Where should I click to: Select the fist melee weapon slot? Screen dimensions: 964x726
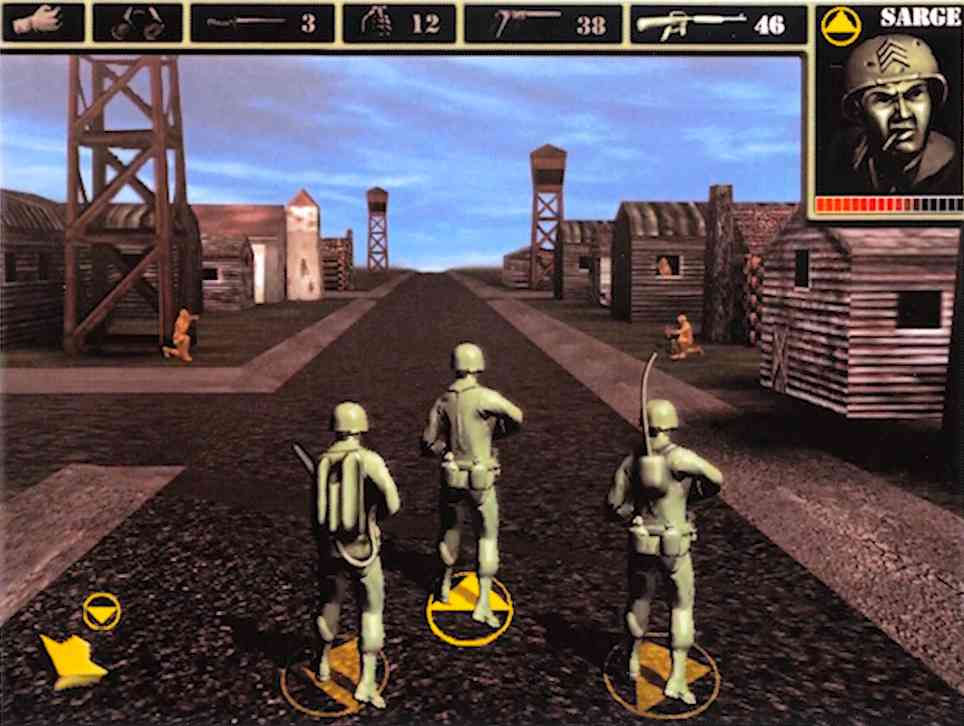click(42, 22)
